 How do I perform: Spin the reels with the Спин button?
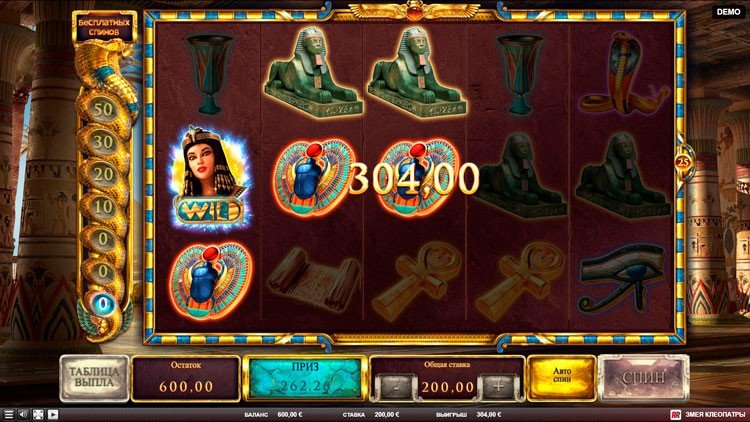tap(643, 378)
